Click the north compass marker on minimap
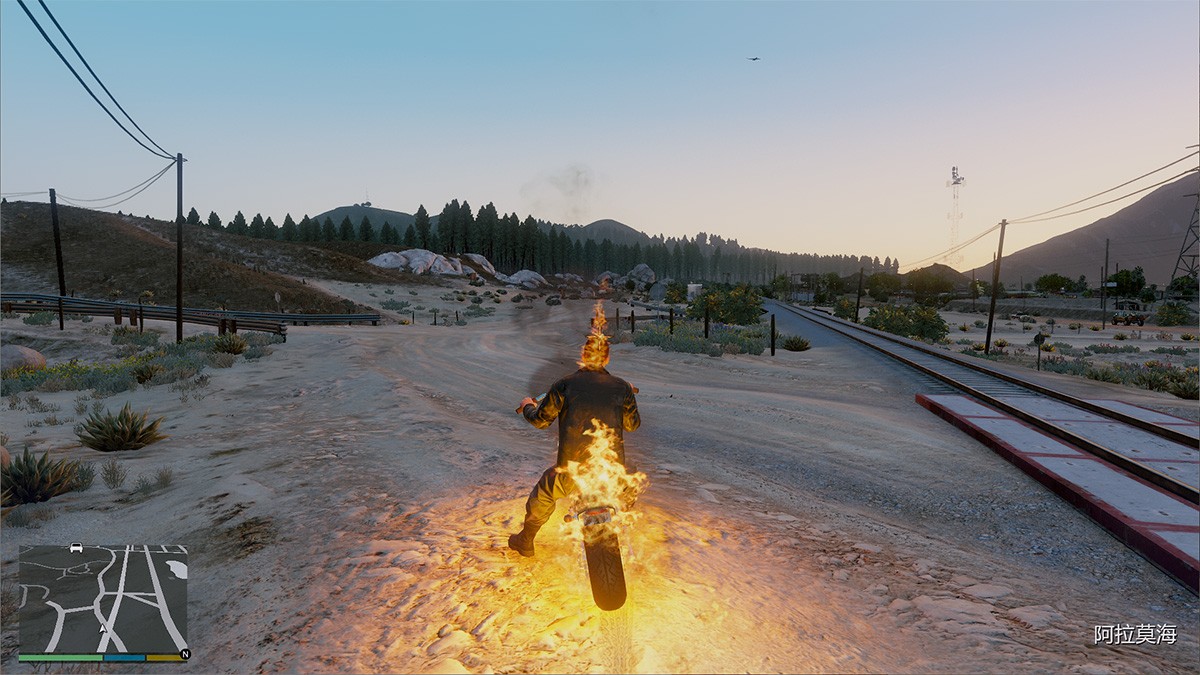The width and height of the screenshot is (1200, 675). [x=183, y=655]
